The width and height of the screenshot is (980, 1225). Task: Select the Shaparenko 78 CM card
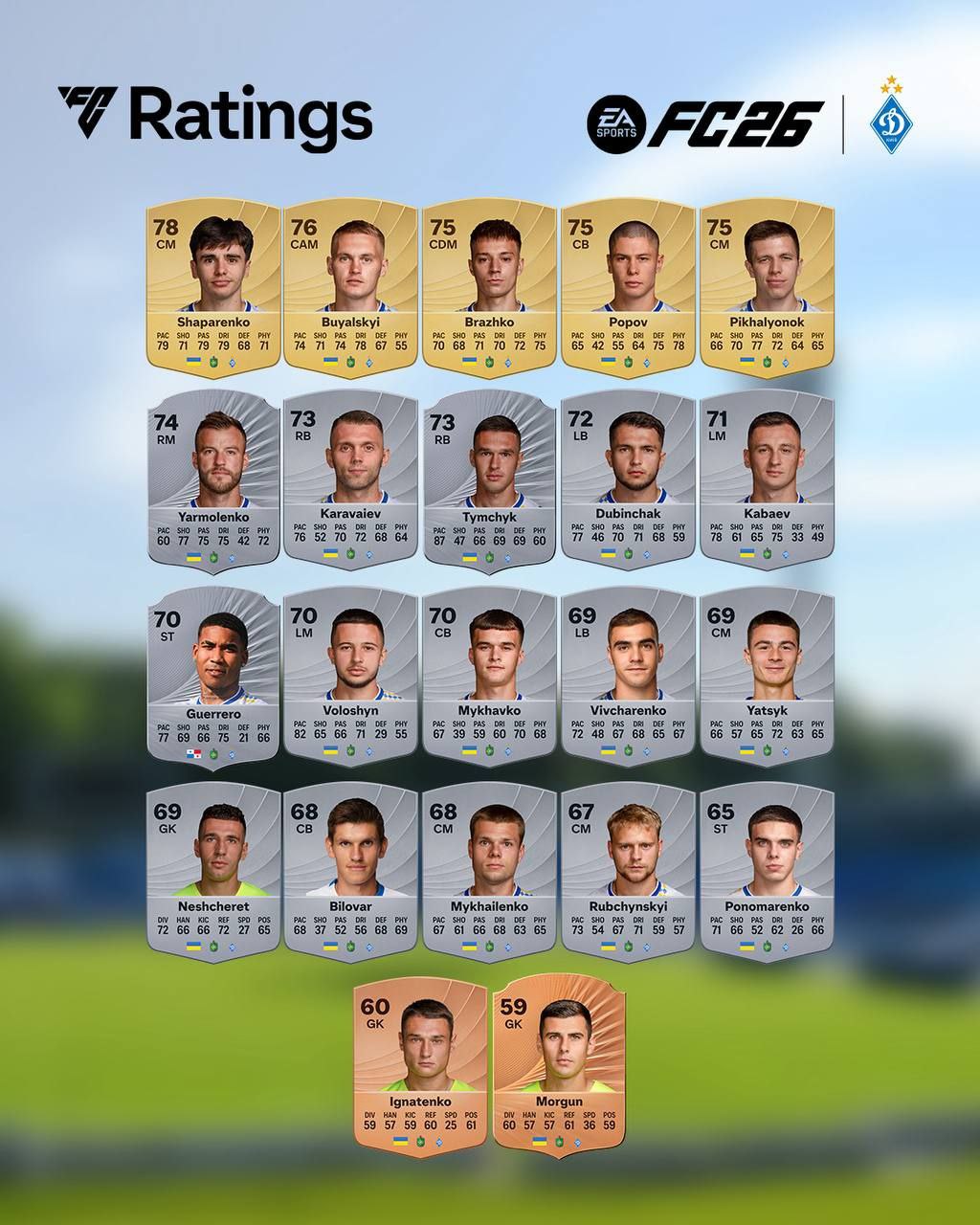coord(212,287)
